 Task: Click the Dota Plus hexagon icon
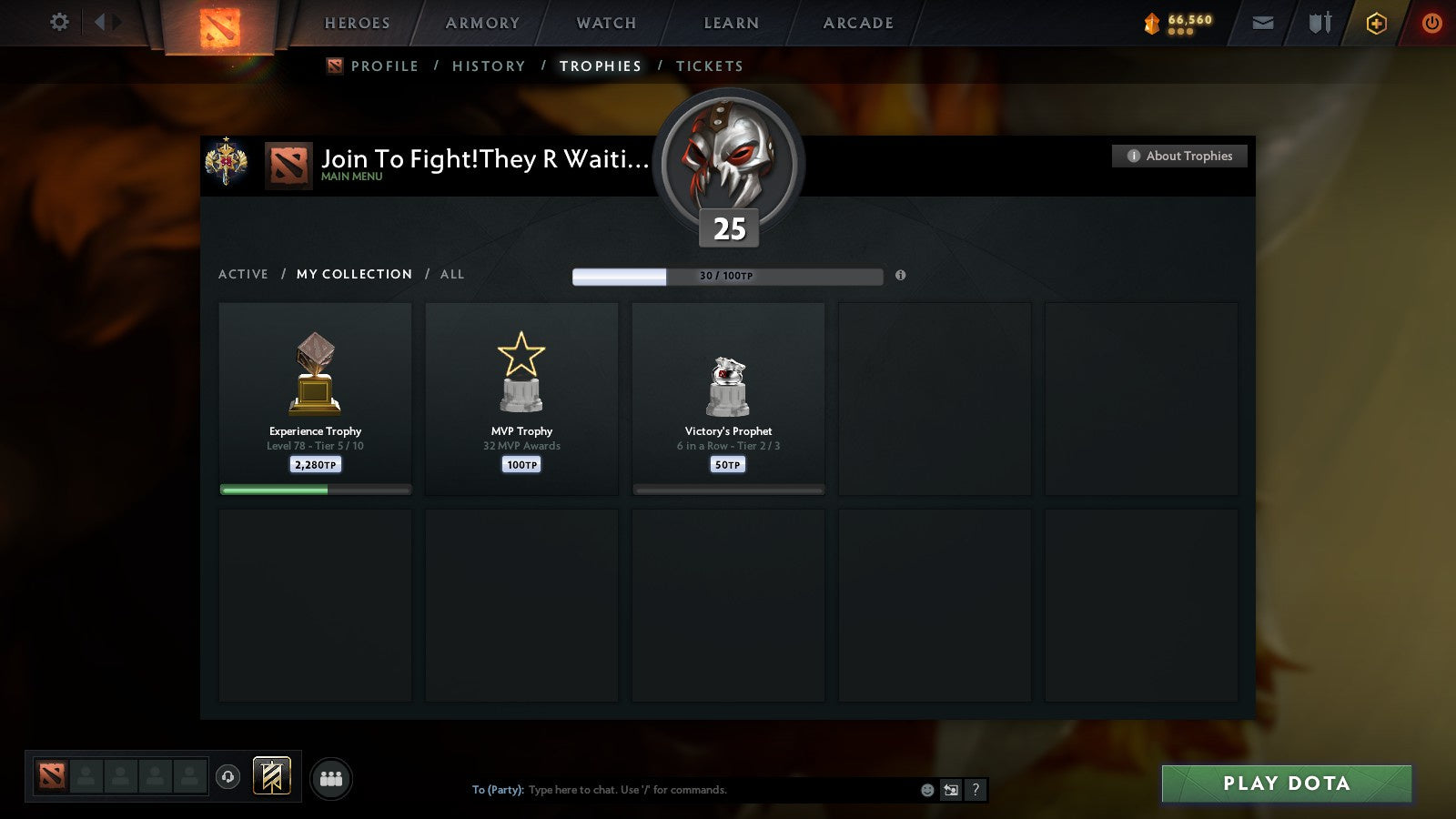(1377, 23)
